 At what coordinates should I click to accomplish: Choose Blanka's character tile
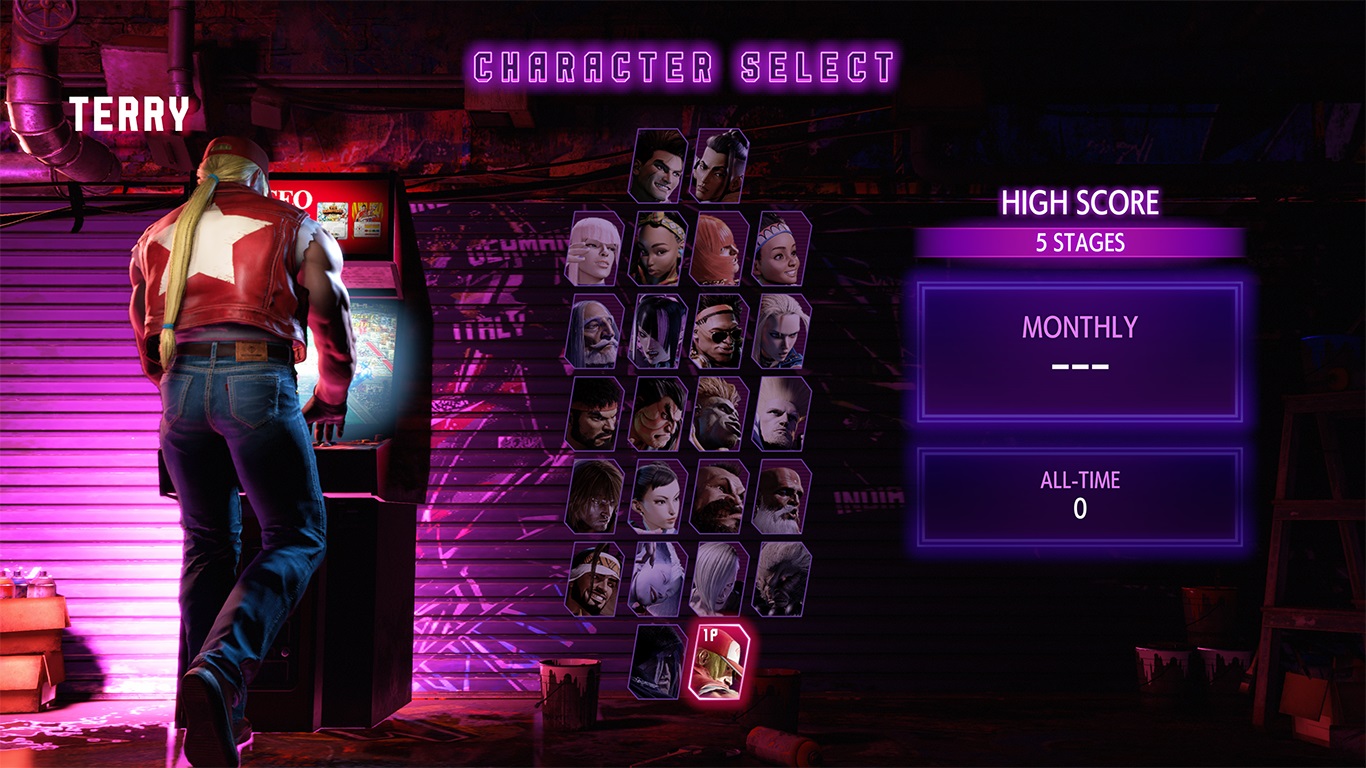pos(719,414)
